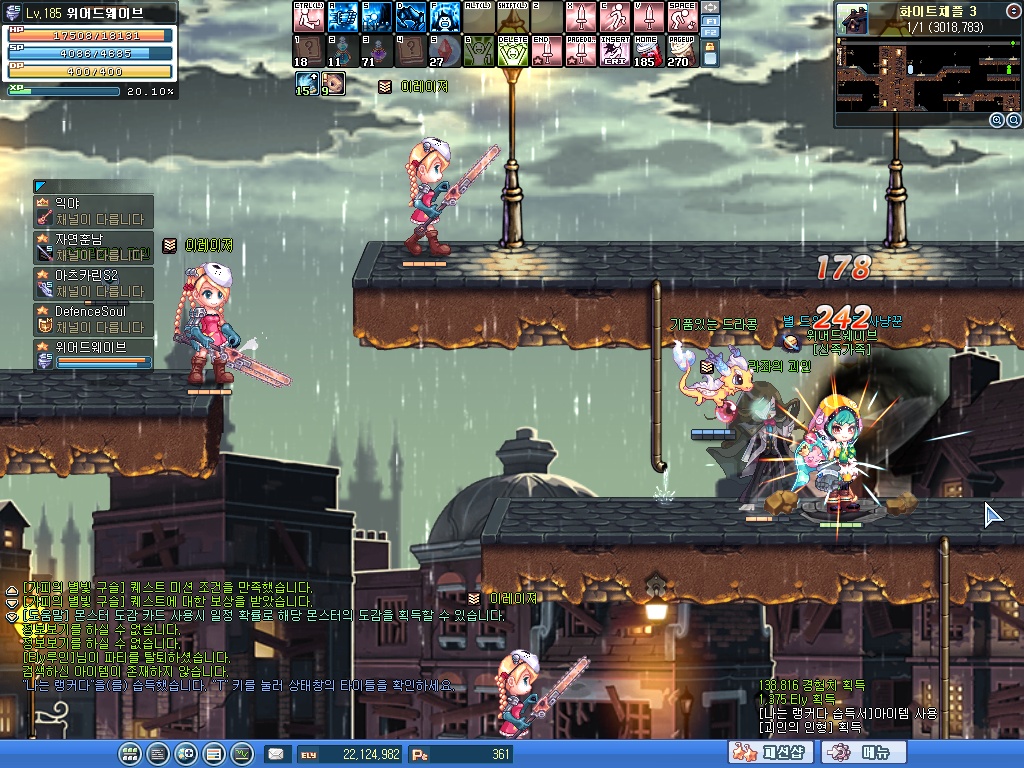Select party member DefenceSoul in party list
Screen dimensions: 1024x768
click(94, 319)
